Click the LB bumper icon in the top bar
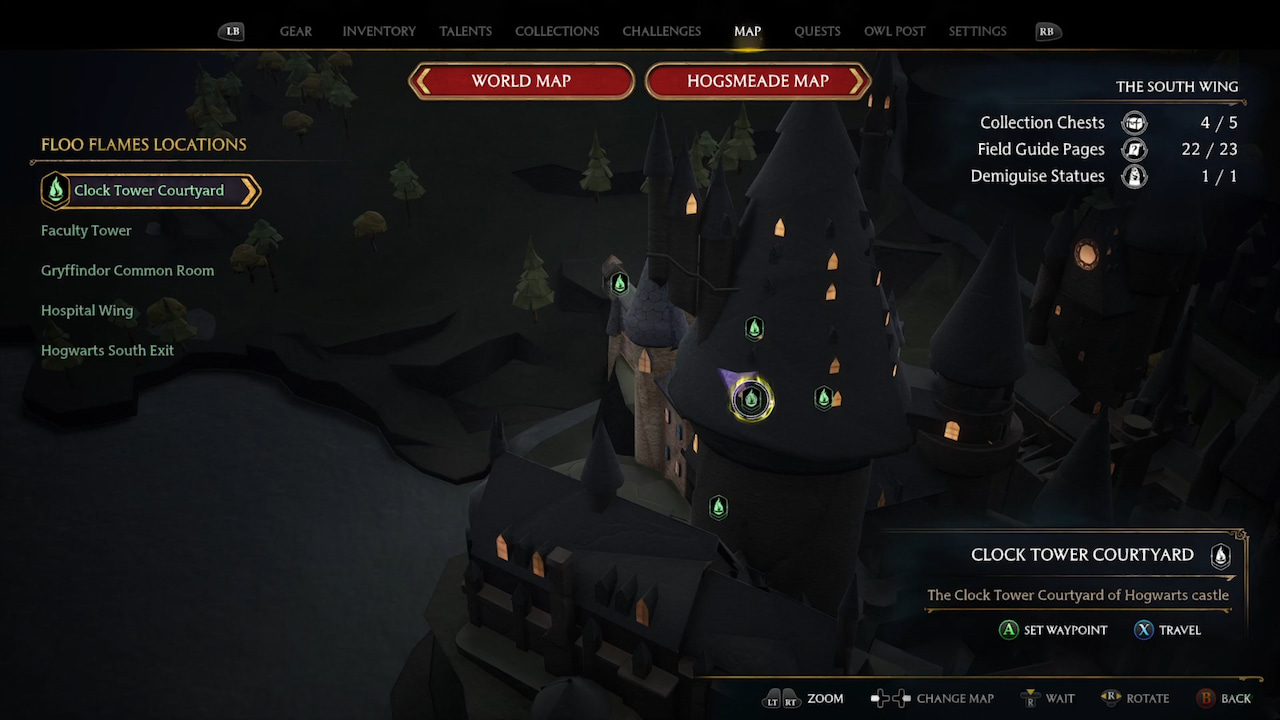1280x720 pixels. click(x=231, y=31)
